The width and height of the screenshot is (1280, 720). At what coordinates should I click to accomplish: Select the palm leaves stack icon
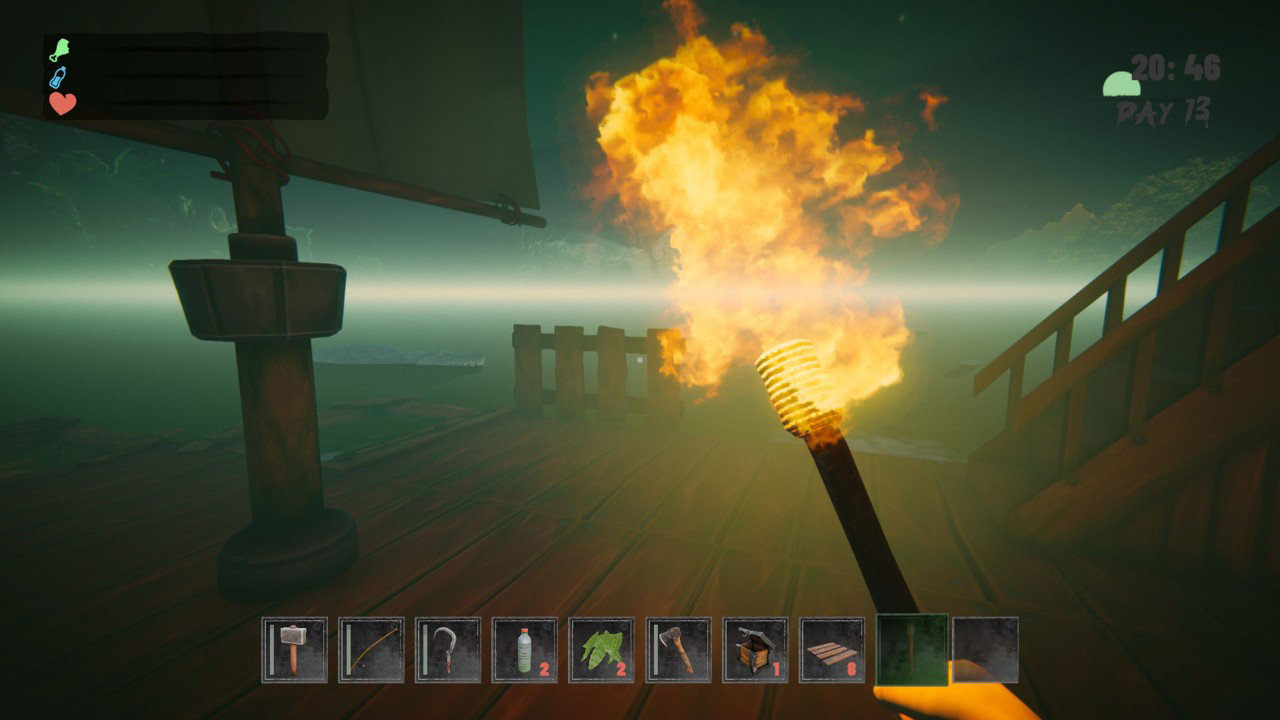tap(600, 650)
